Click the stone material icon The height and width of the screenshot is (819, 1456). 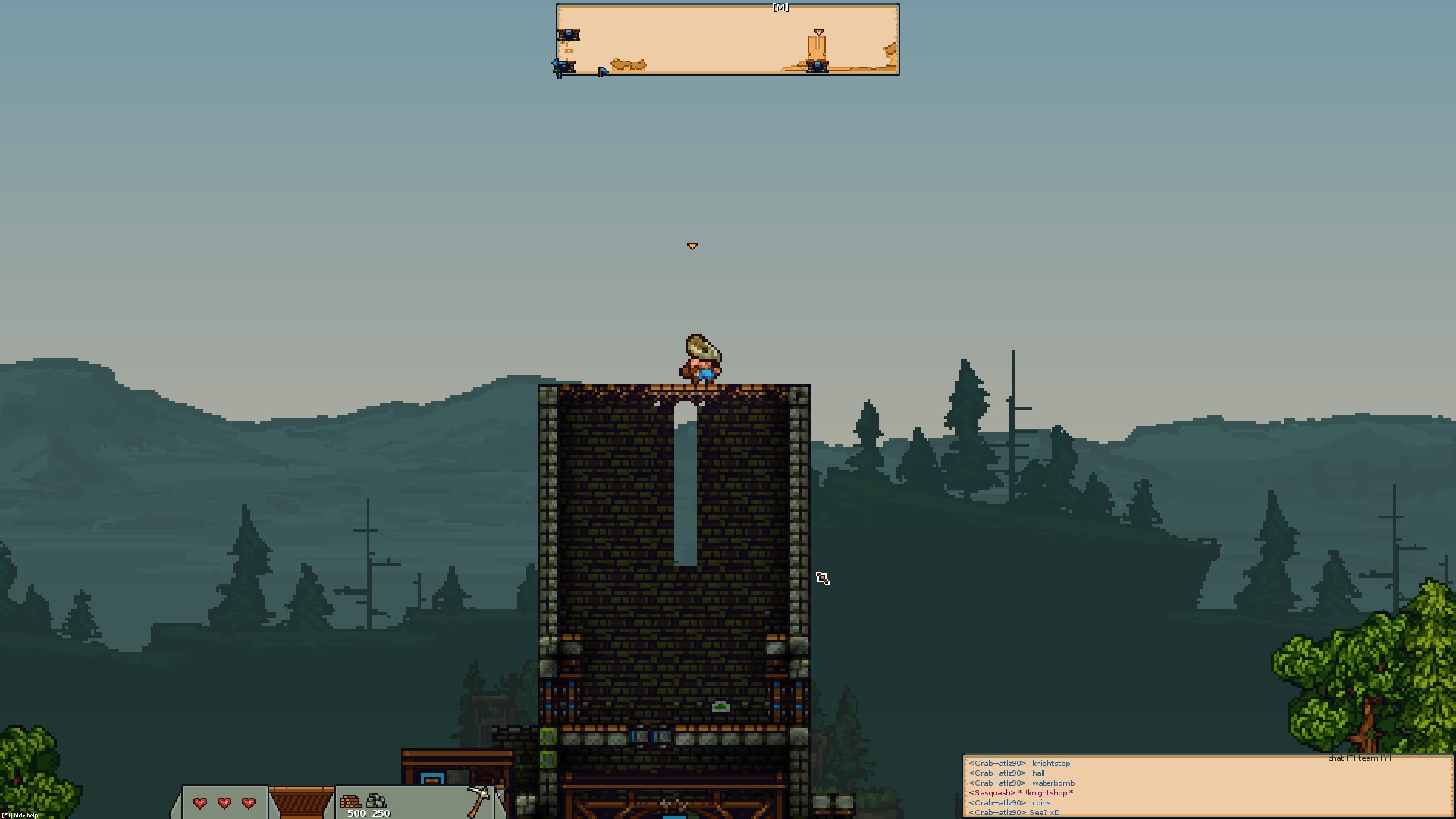[377, 801]
